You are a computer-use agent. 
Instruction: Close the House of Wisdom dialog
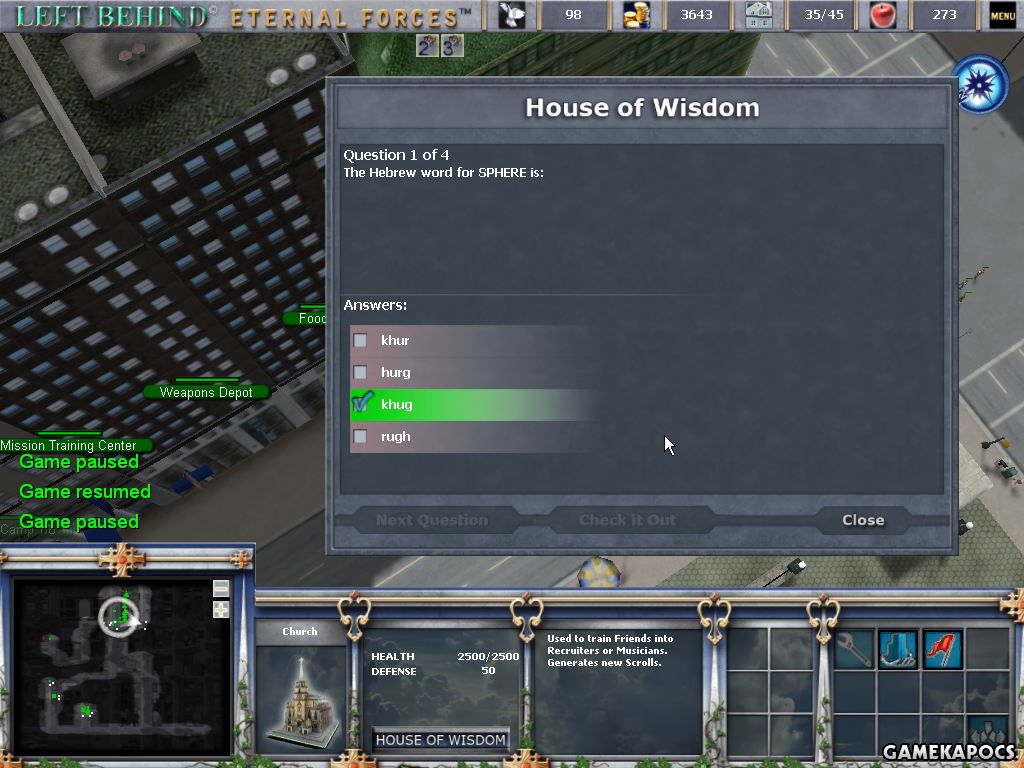[862, 520]
